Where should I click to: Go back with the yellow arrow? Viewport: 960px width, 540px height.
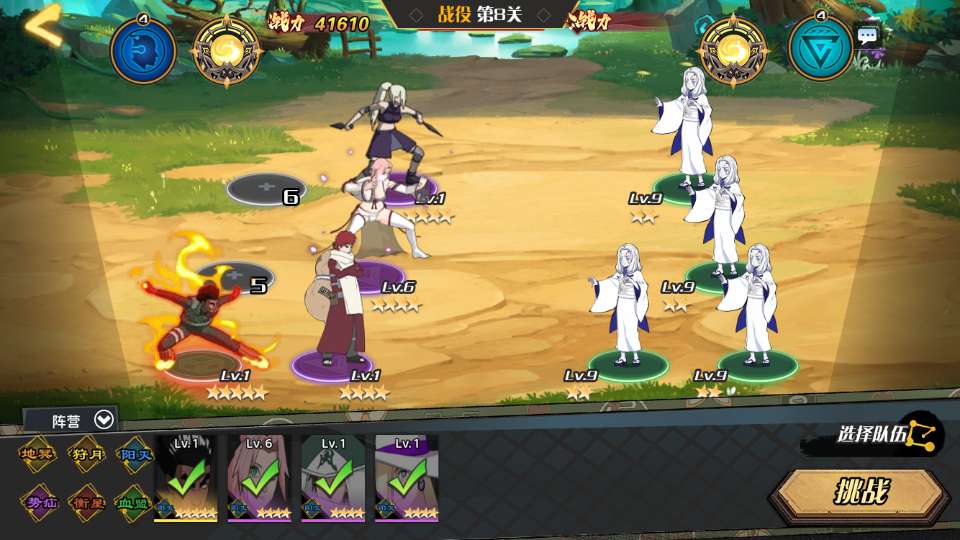[43, 26]
